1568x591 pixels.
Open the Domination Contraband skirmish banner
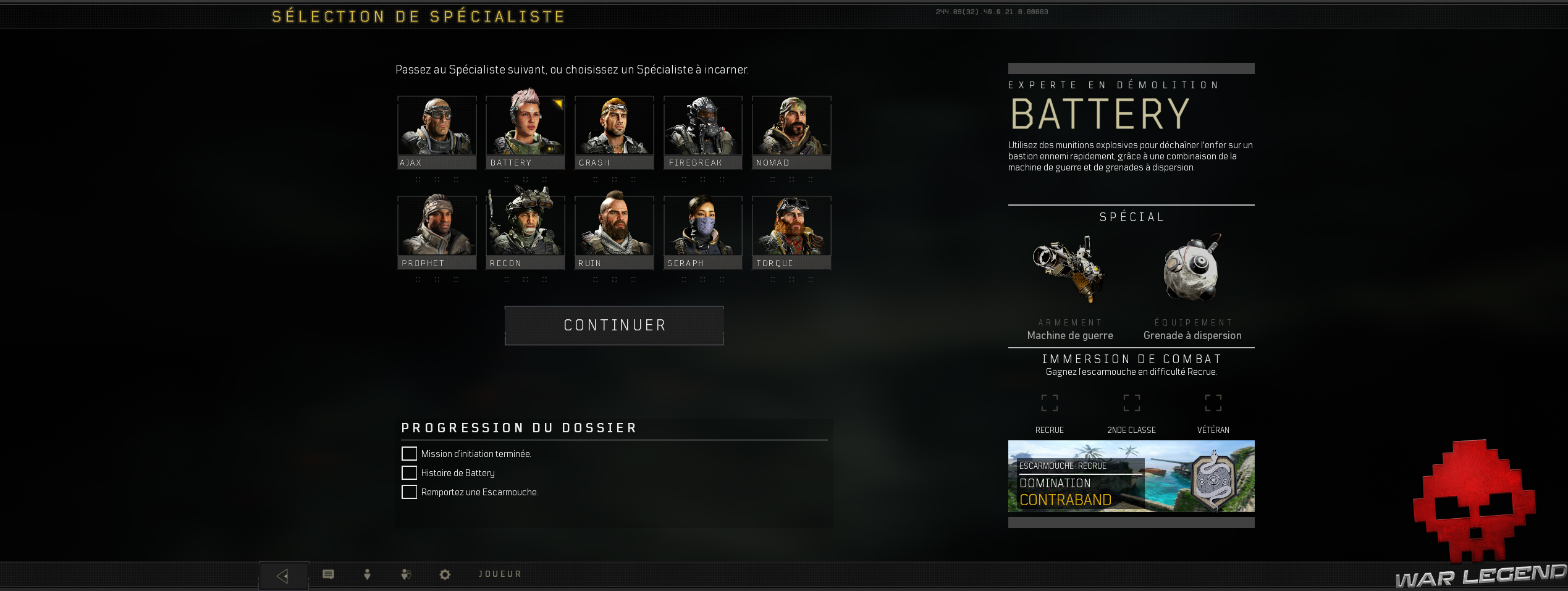pyautogui.click(x=1131, y=476)
